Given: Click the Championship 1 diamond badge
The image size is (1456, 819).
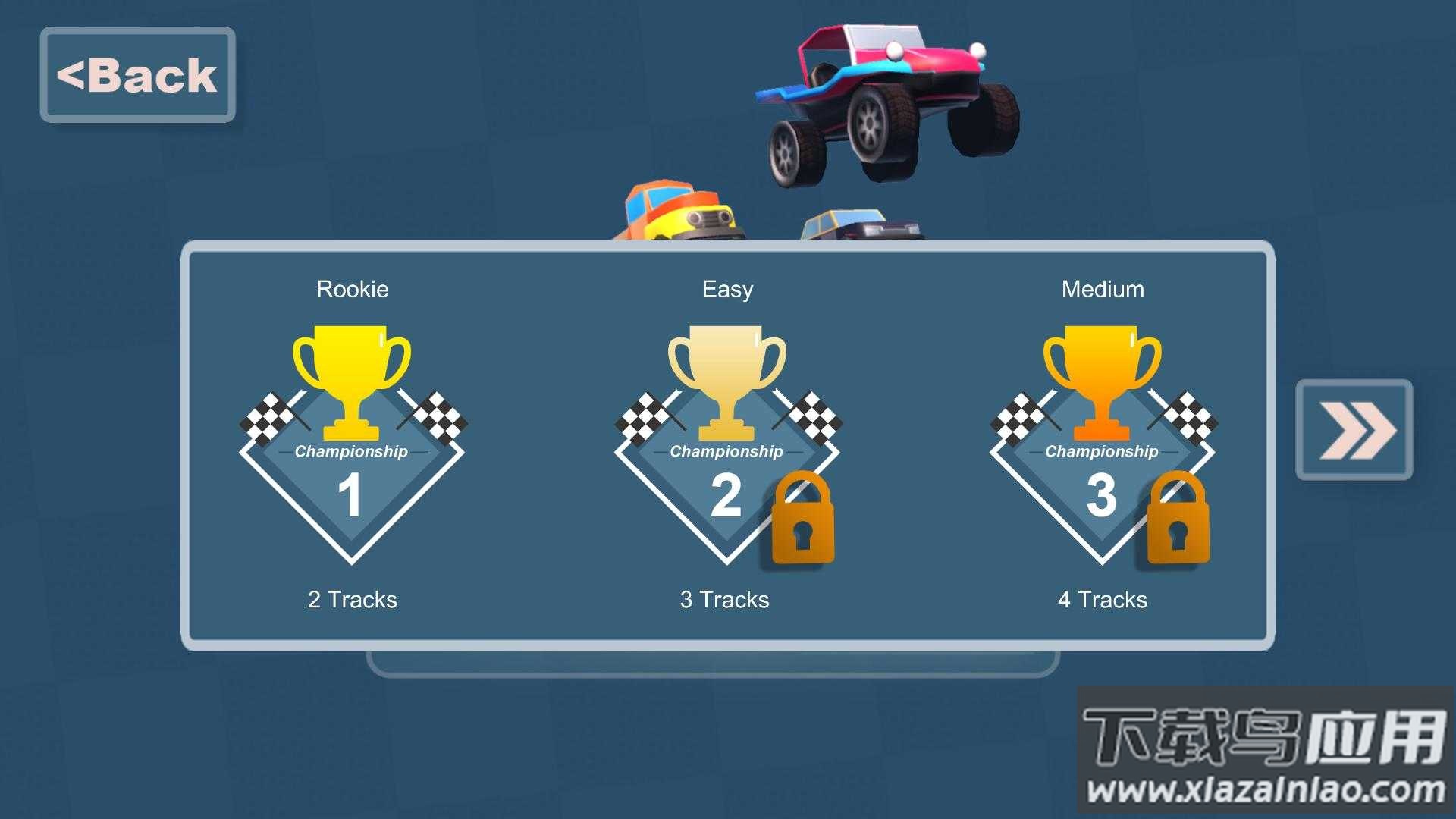Looking at the screenshot, I should coord(352,478).
